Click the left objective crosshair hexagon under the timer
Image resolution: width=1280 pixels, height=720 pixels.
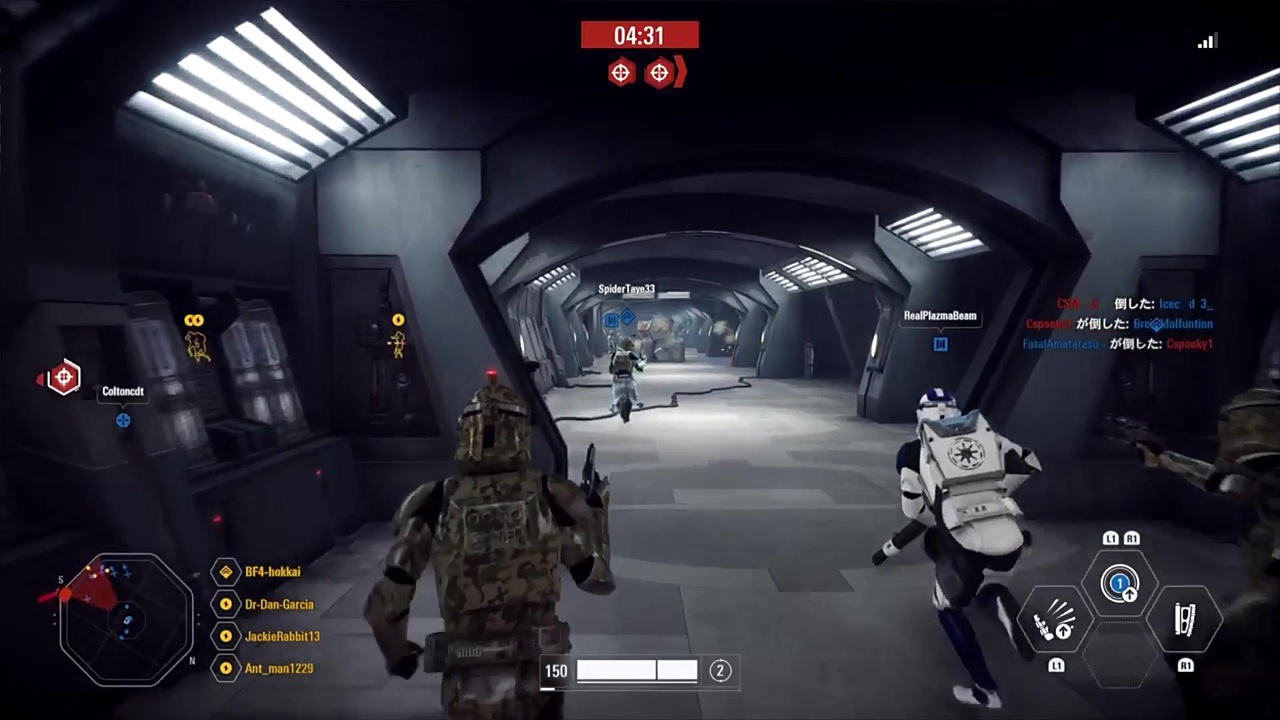point(620,73)
